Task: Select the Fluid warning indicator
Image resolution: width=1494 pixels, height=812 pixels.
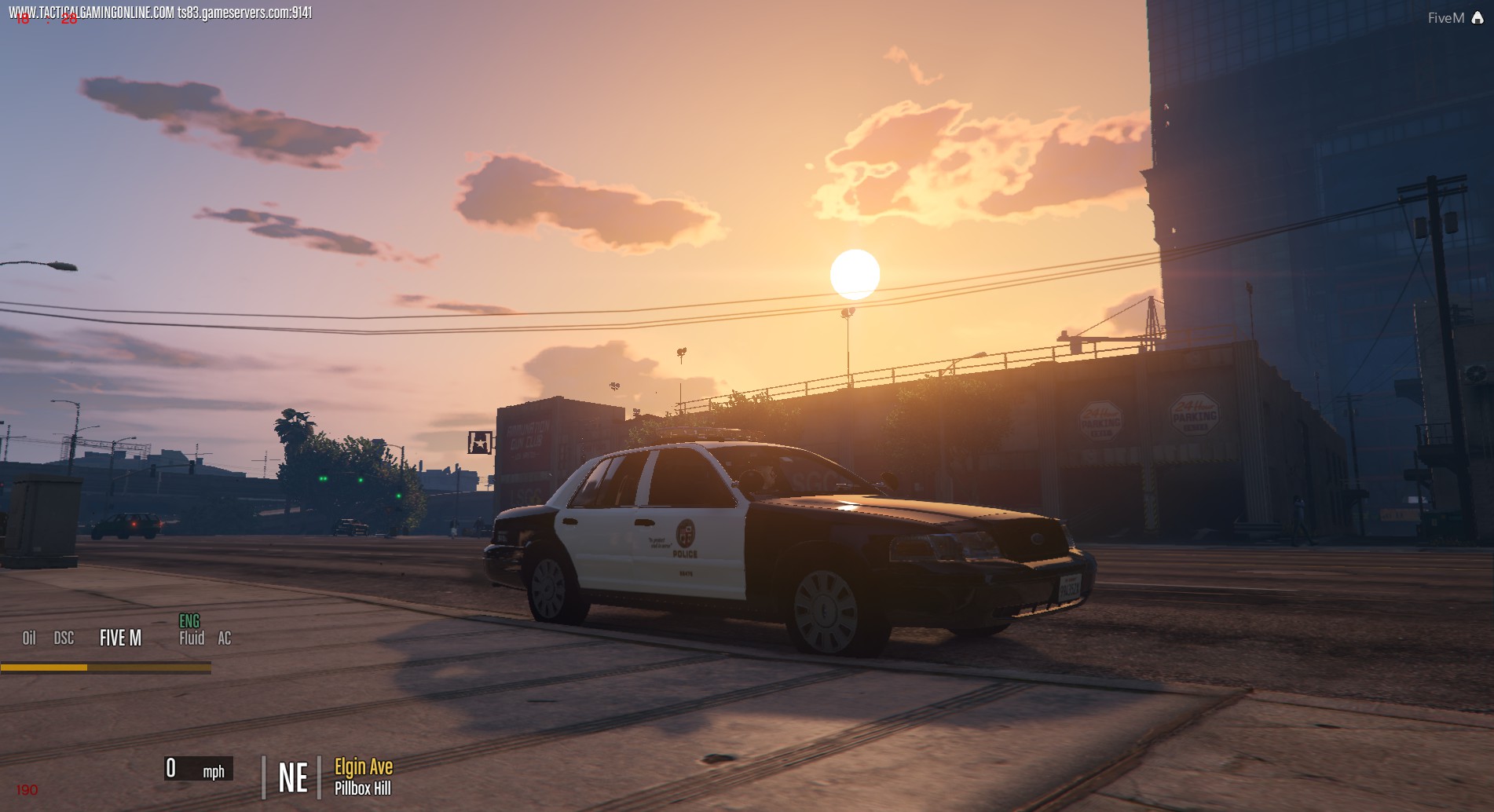Action: [191, 639]
